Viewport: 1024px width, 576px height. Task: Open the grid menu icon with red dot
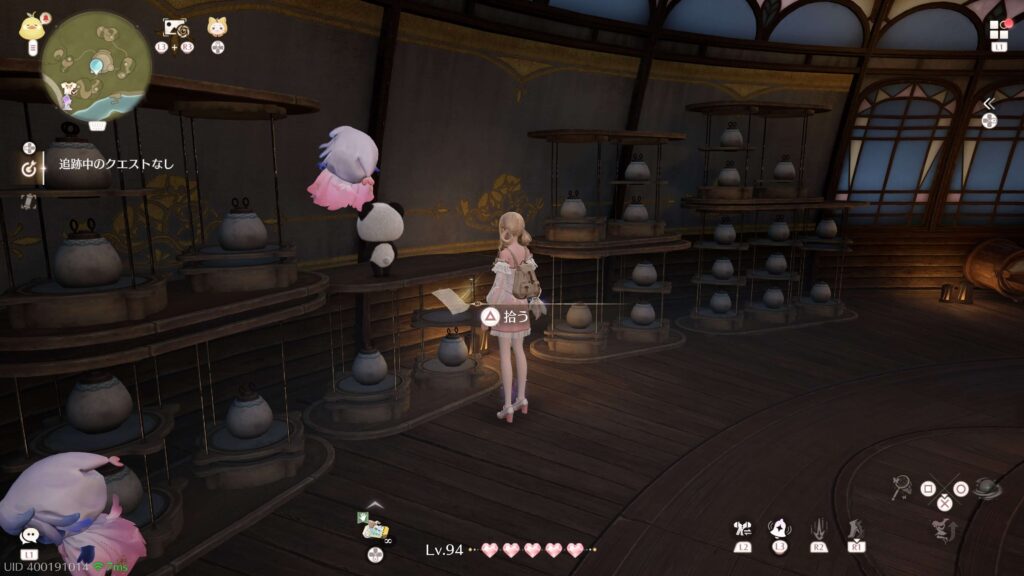(x=999, y=30)
